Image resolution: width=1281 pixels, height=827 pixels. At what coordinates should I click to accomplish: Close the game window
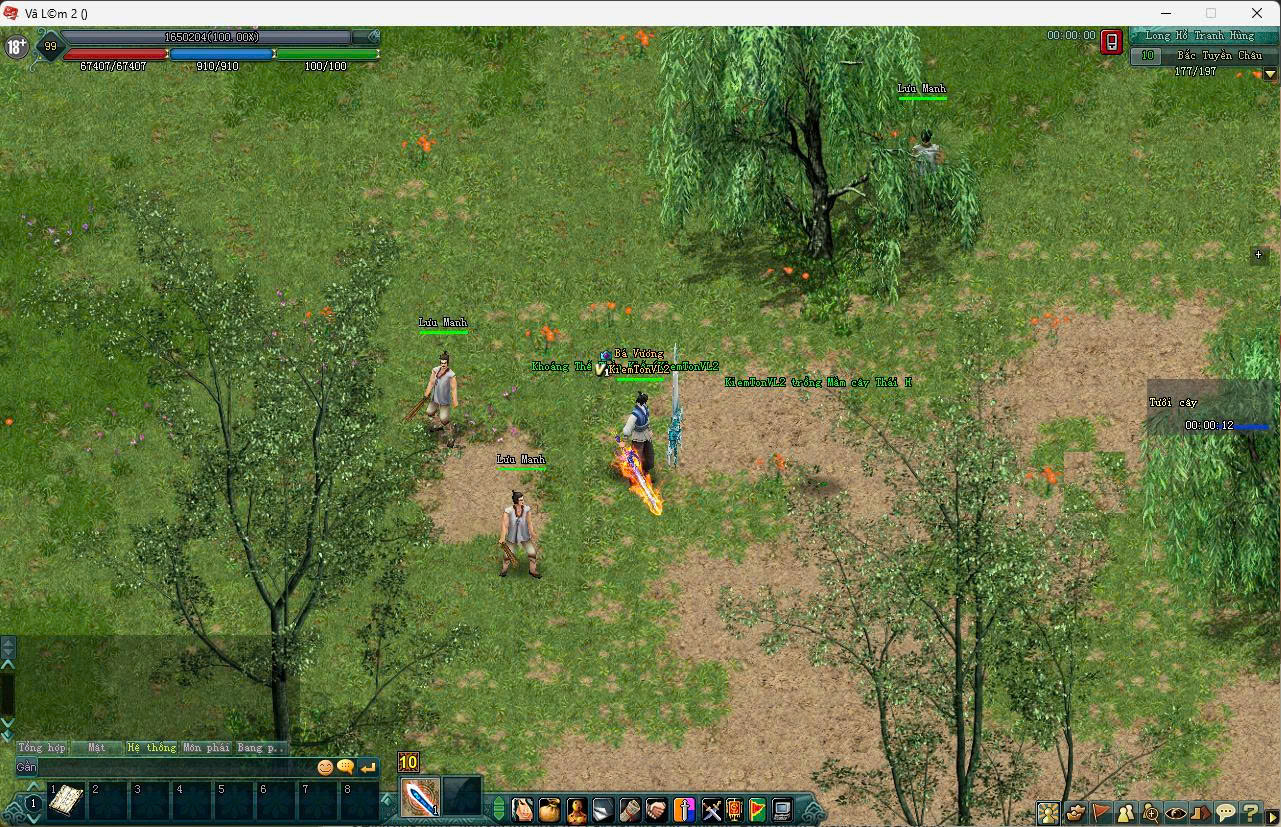(1257, 13)
